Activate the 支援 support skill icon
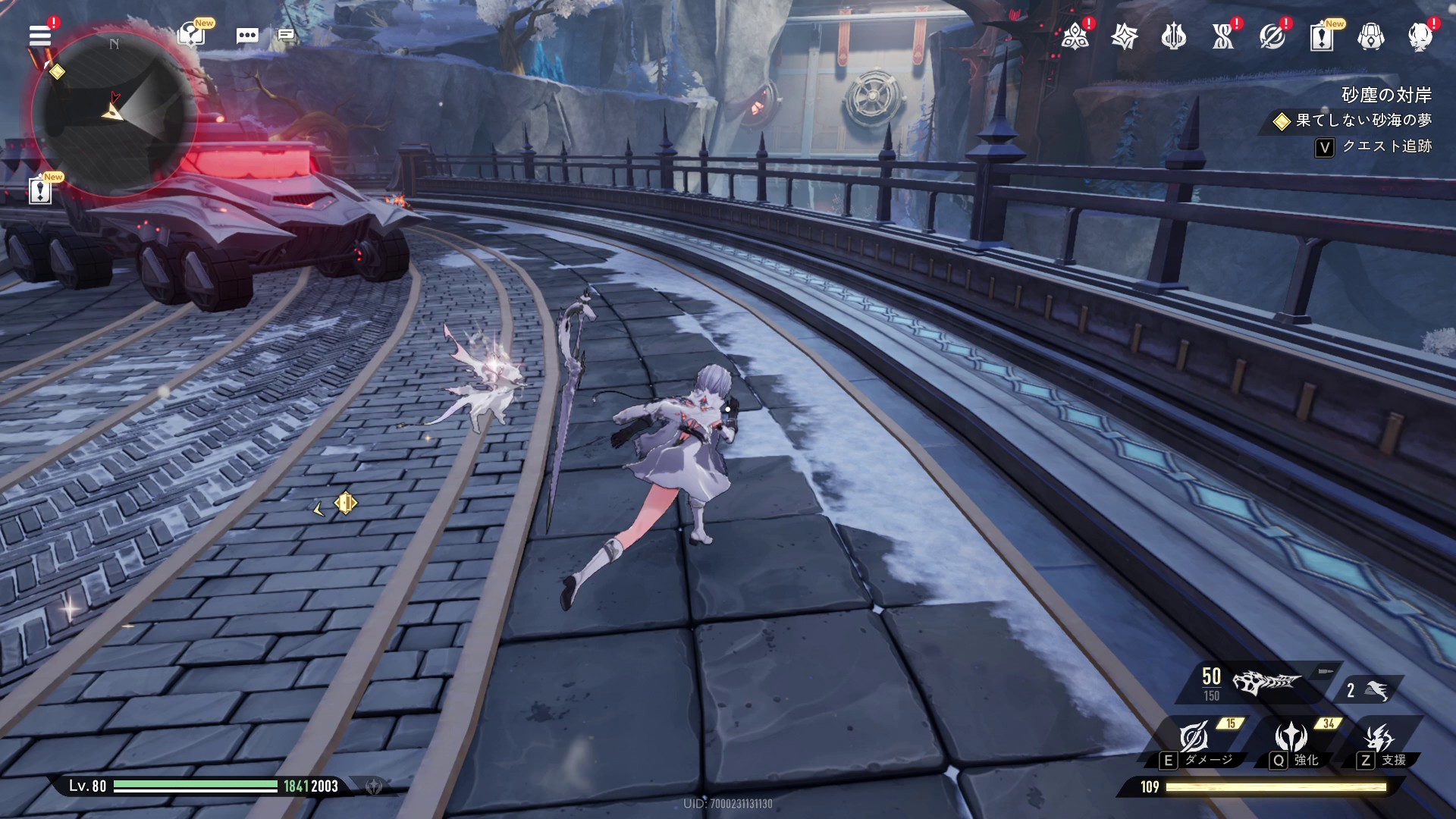This screenshot has height=819, width=1456. click(1378, 737)
